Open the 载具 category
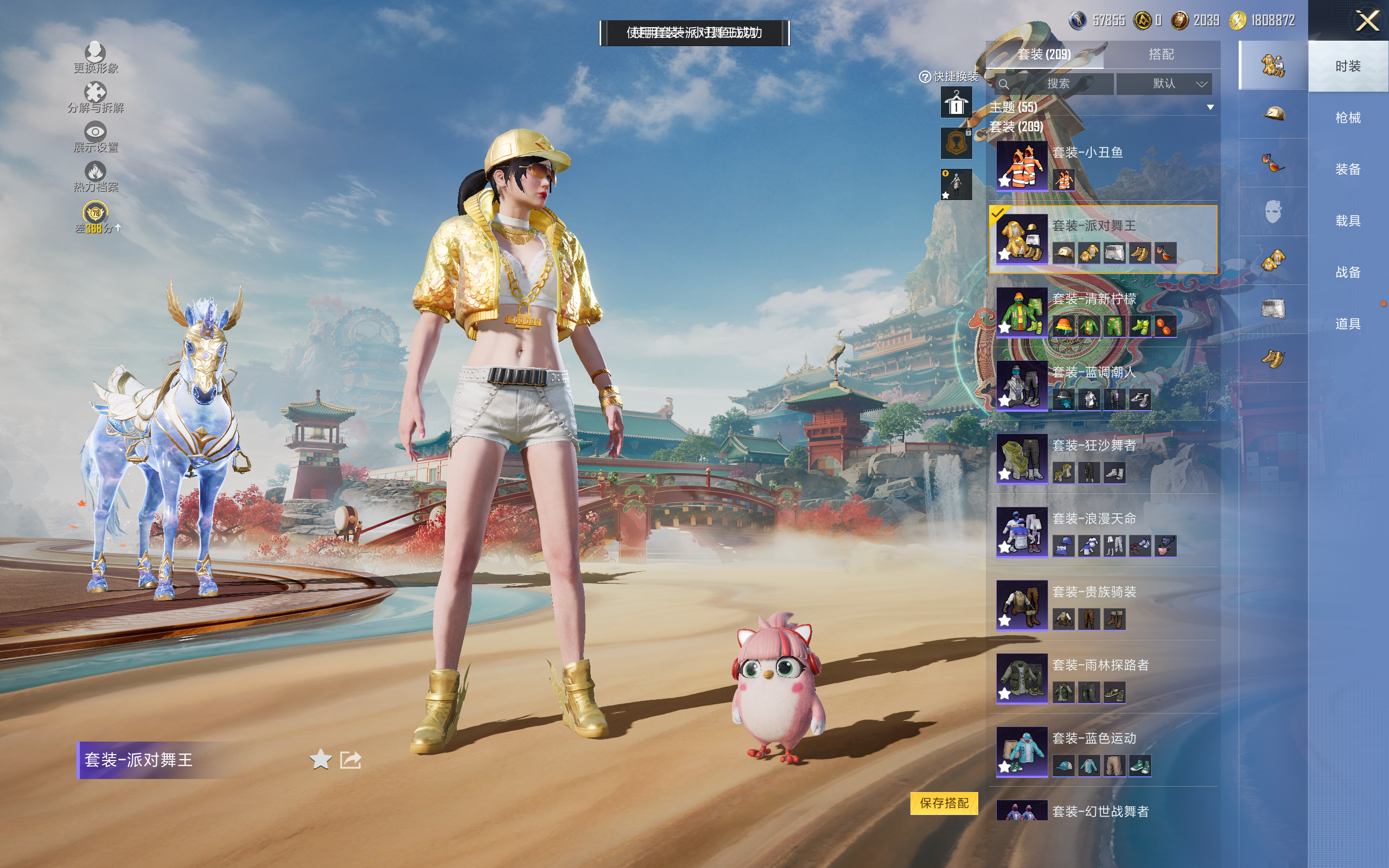 tap(1347, 221)
